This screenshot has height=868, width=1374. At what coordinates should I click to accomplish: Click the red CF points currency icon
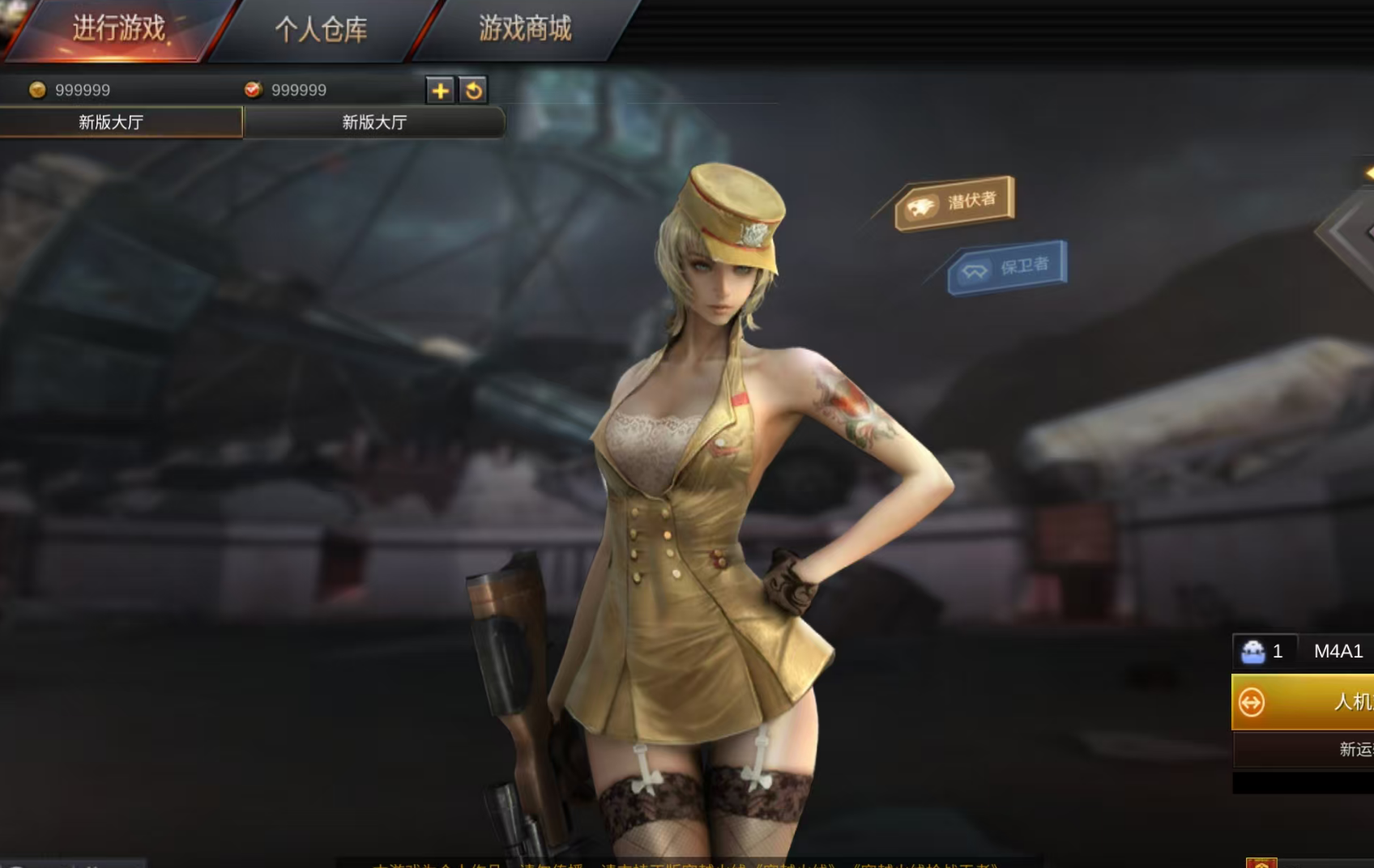point(254,90)
